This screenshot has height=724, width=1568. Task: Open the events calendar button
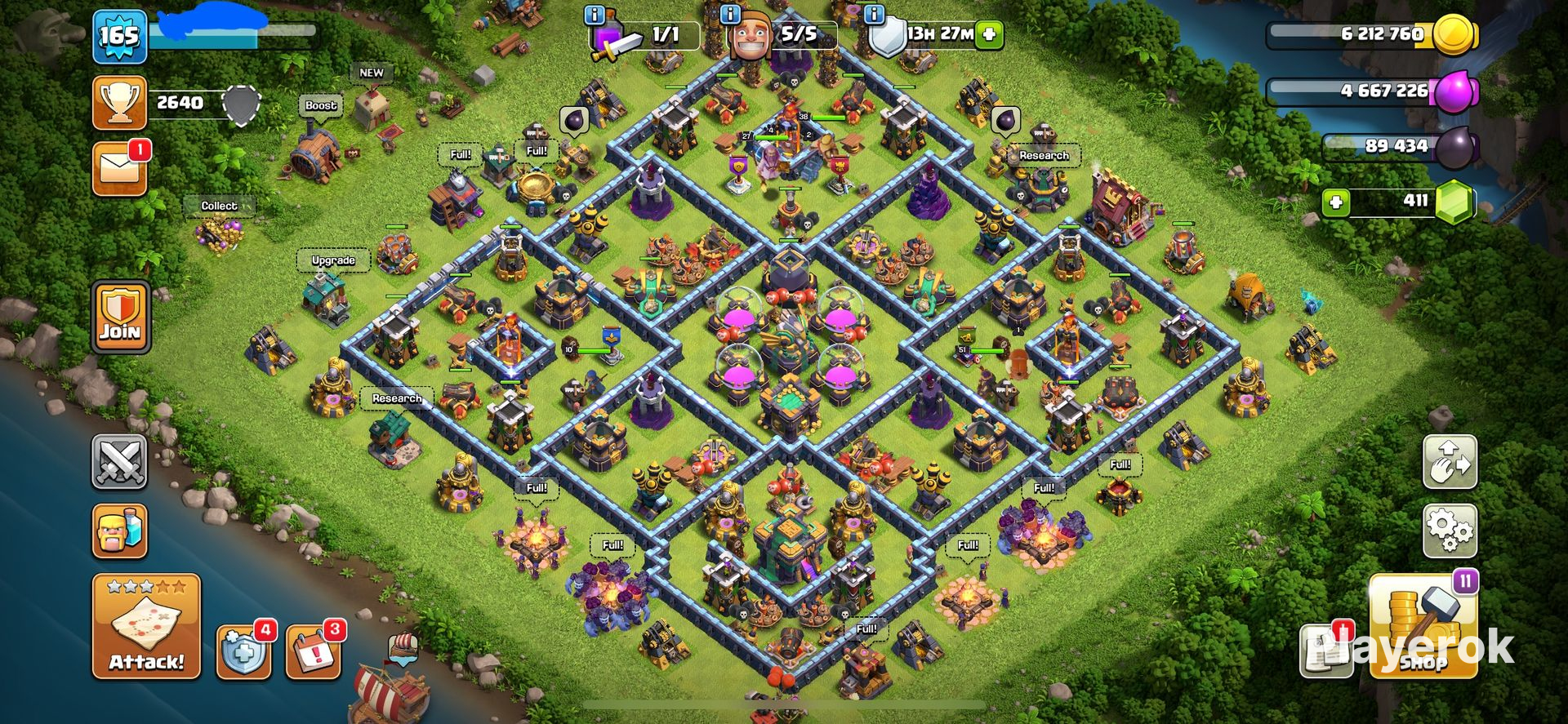[x=313, y=652]
